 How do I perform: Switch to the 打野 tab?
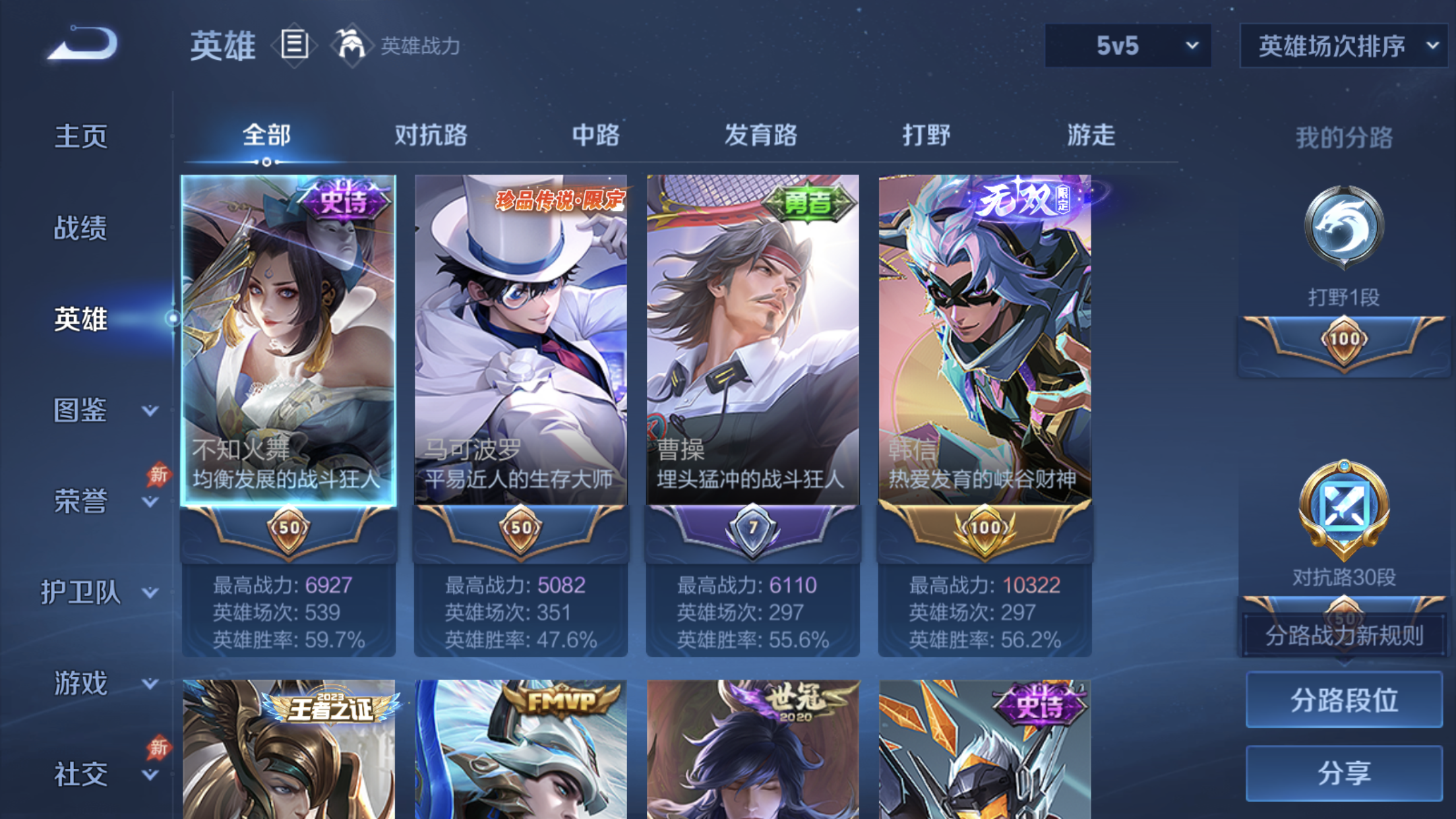coord(926,135)
